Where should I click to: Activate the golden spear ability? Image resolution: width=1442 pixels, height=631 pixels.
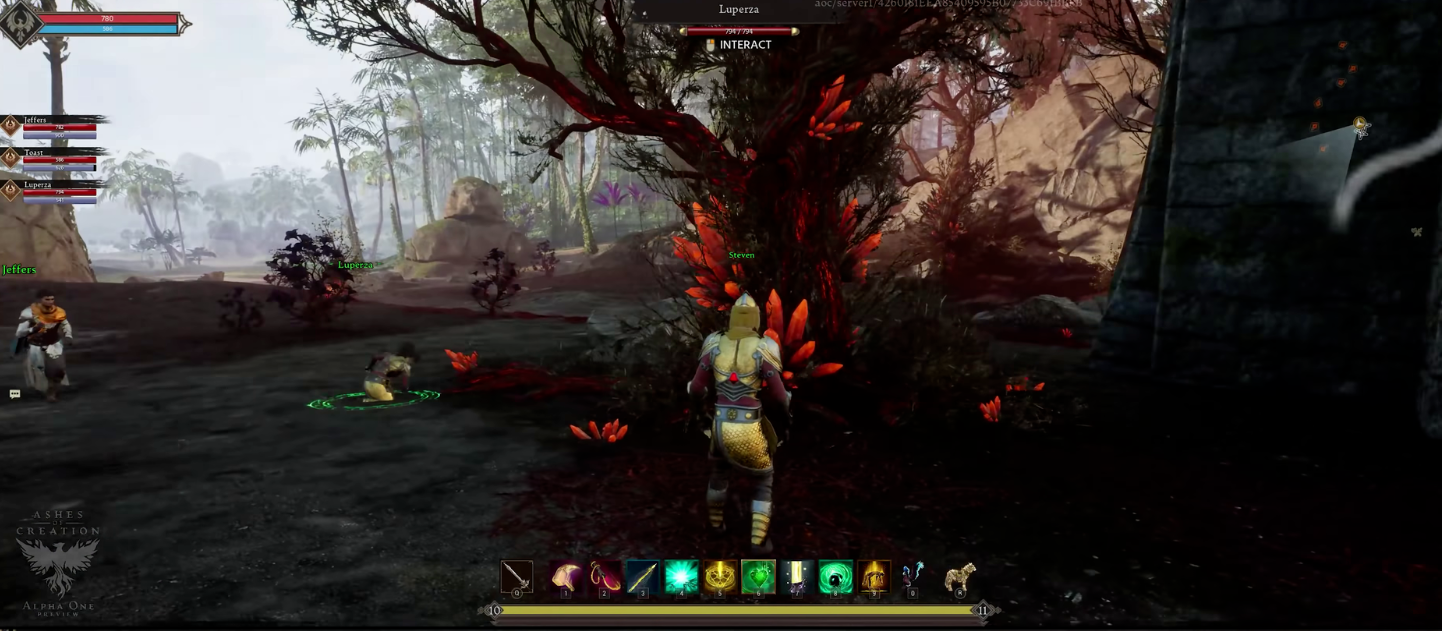tap(642, 577)
